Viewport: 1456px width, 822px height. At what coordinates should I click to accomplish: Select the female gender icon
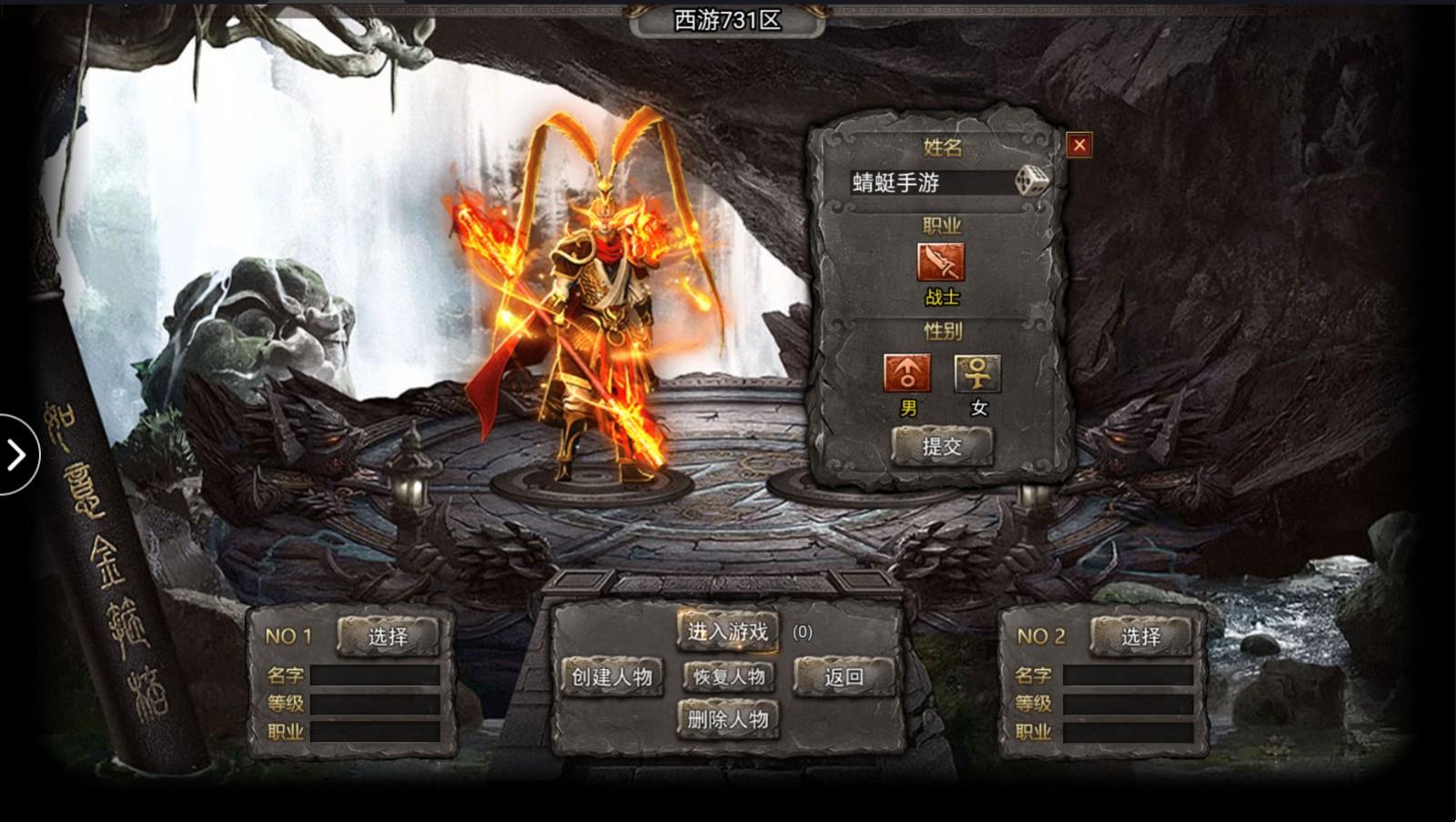978,372
